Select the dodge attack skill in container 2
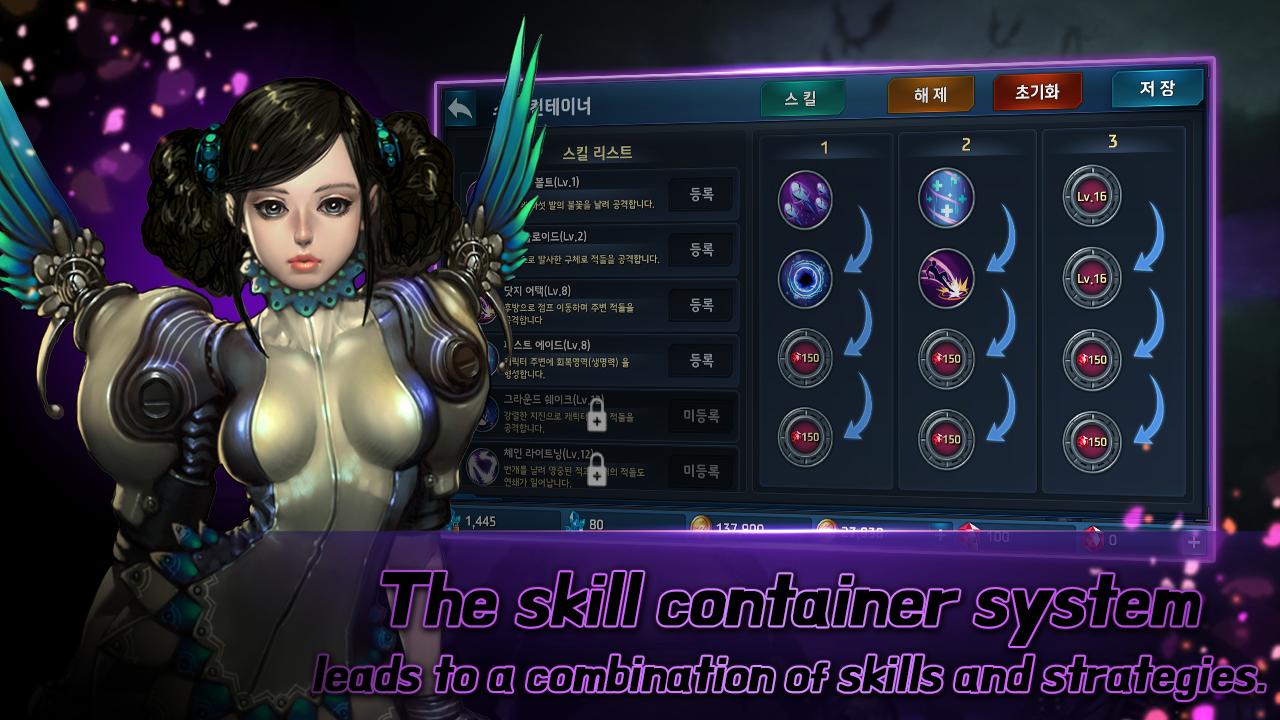 [x=946, y=277]
